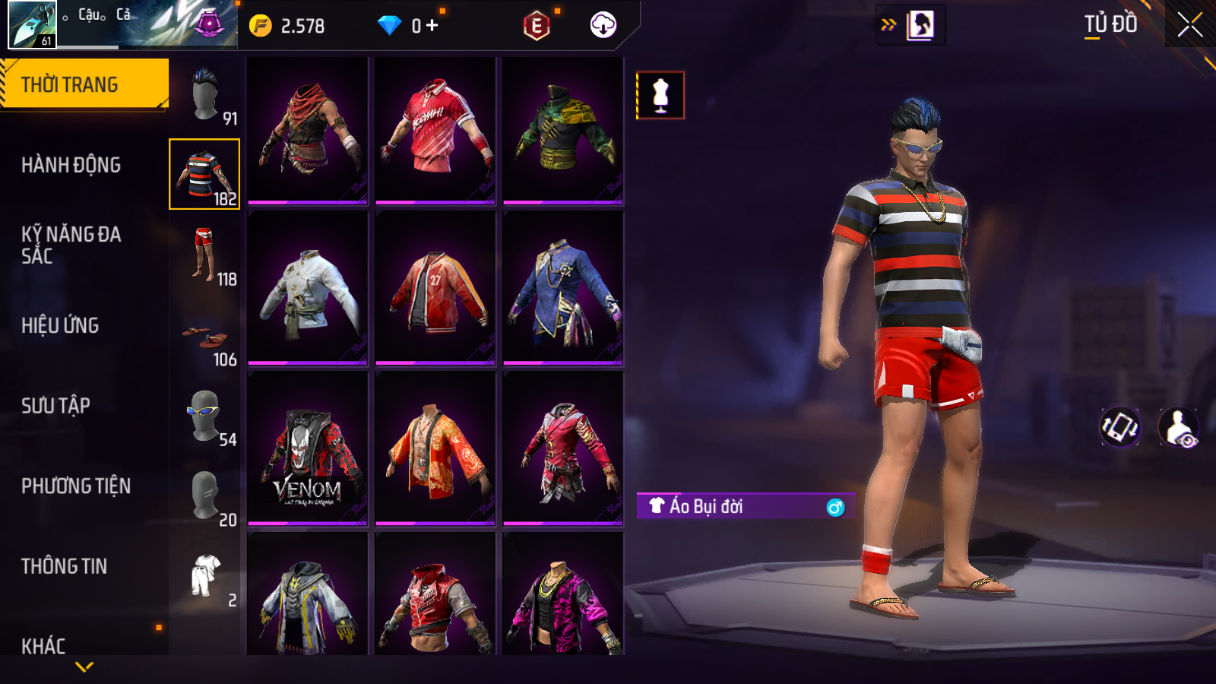Screen dimensions: 1216x684
Task: Select the glasses mask category with 54 items
Action: 205,415
